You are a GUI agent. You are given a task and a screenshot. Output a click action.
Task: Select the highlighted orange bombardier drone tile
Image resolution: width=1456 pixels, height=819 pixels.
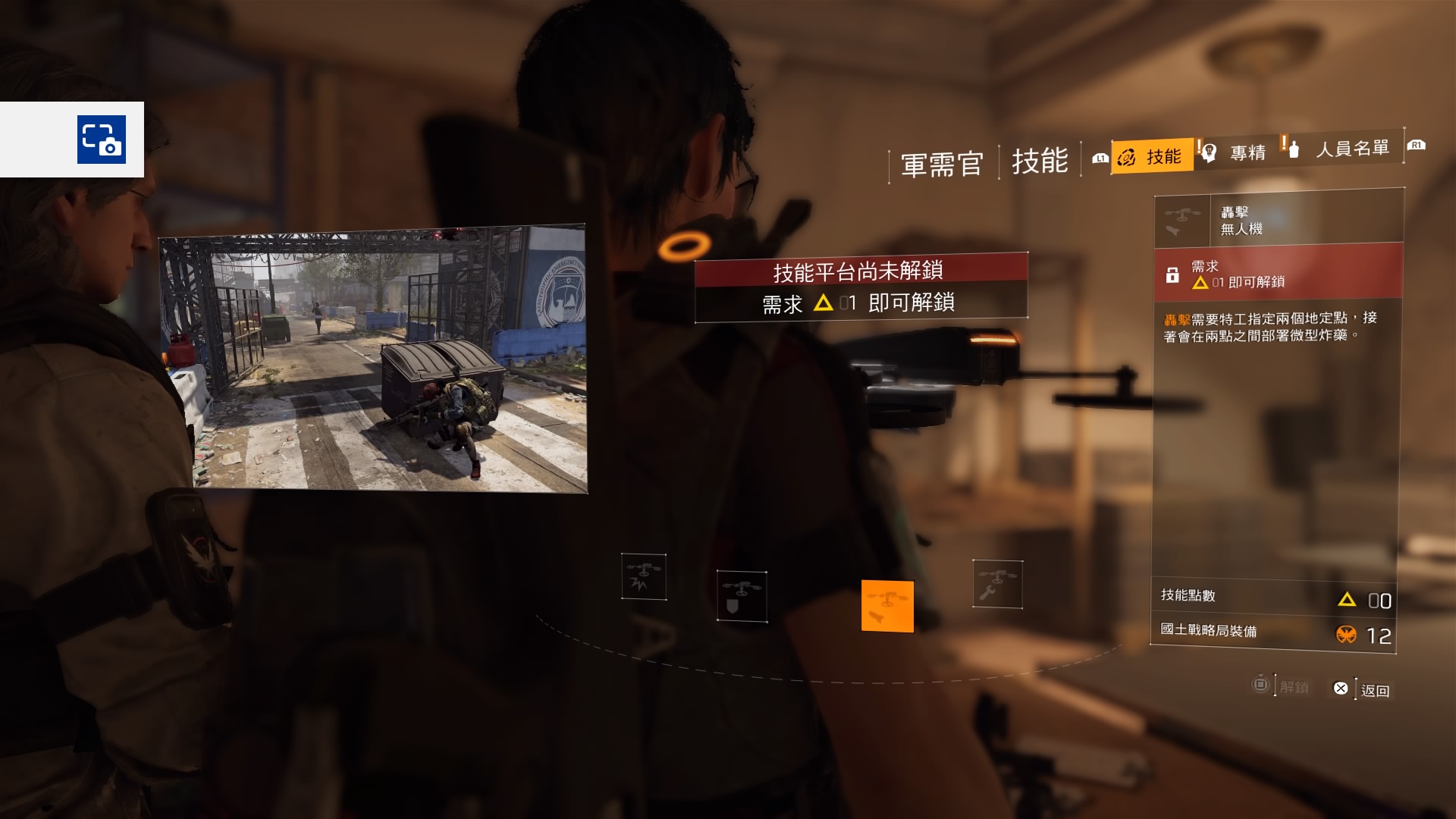pos(887,606)
